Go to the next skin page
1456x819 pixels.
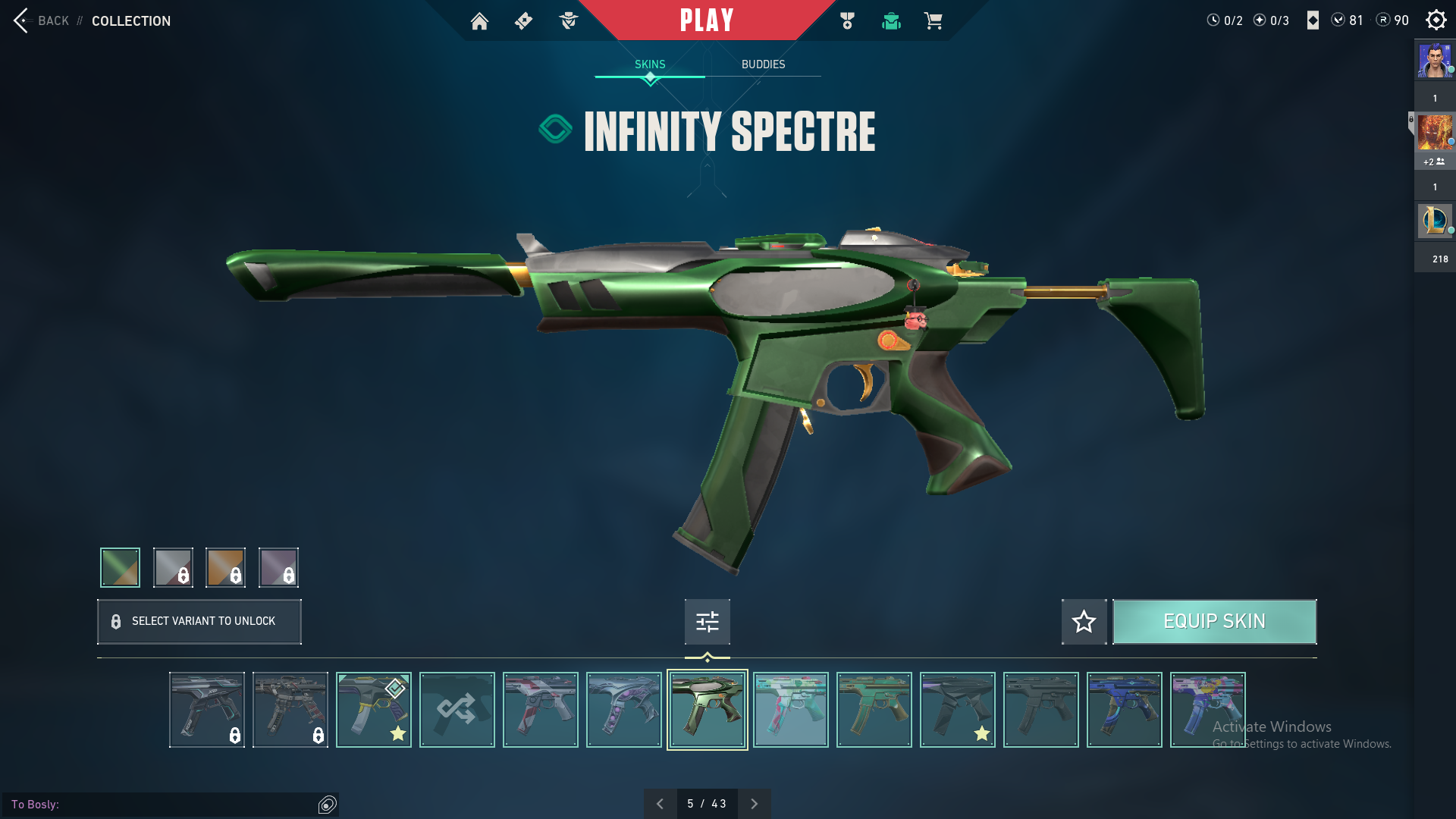[x=754, y=804]
